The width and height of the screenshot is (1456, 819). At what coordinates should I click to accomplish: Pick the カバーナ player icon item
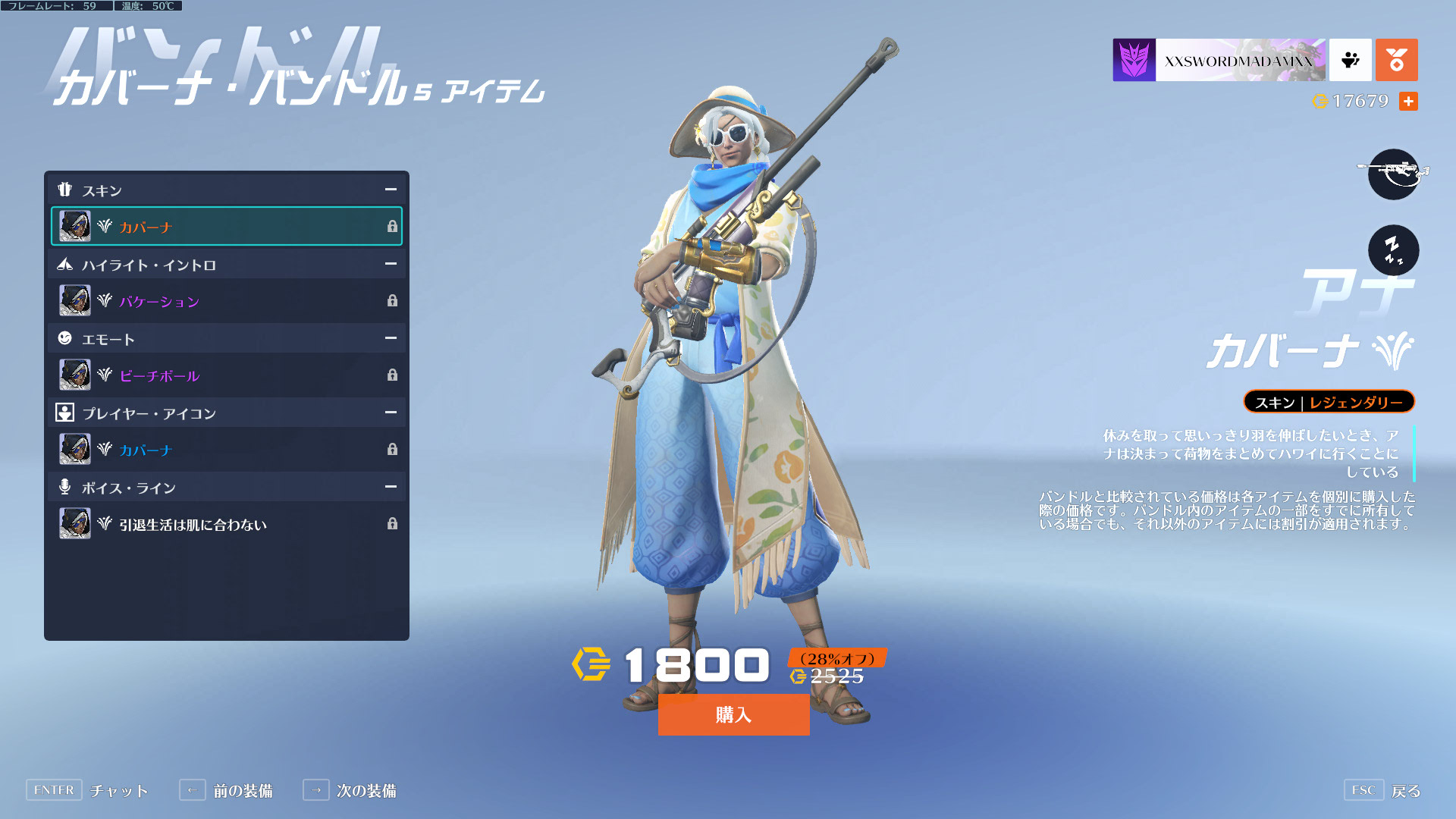coord(226,450)
